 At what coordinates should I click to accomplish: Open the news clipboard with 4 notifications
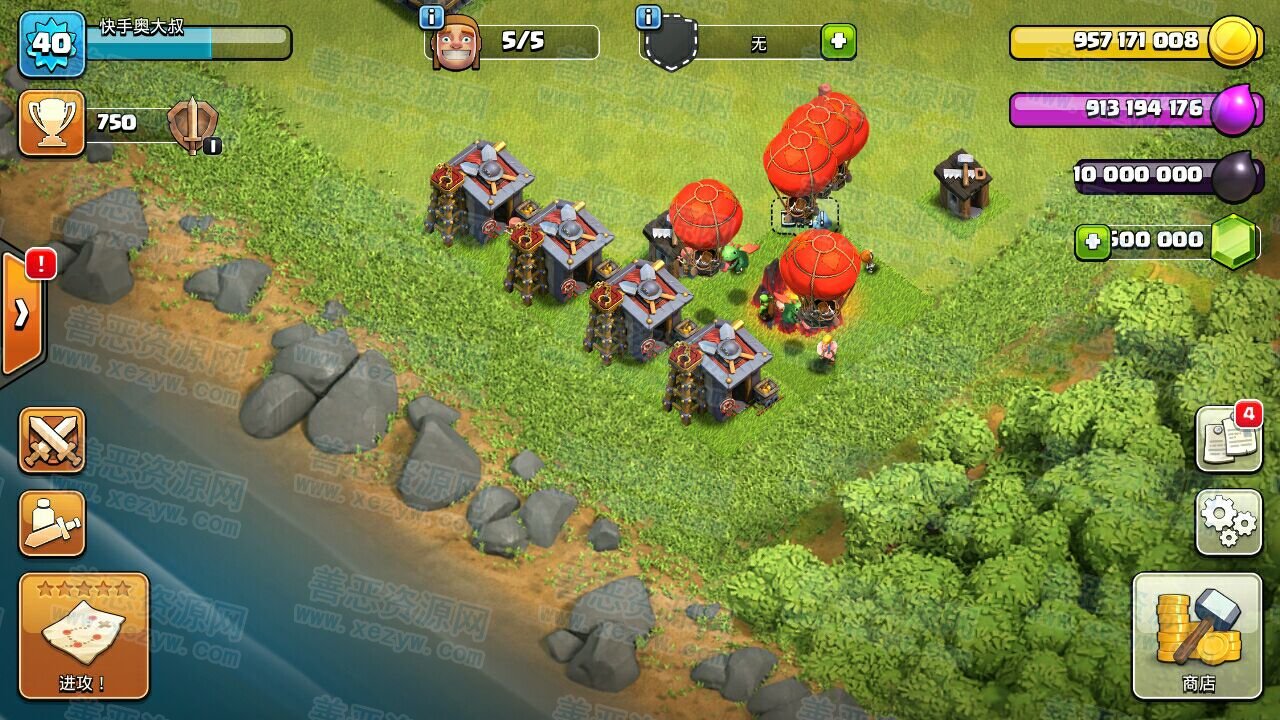point(1228,438)
